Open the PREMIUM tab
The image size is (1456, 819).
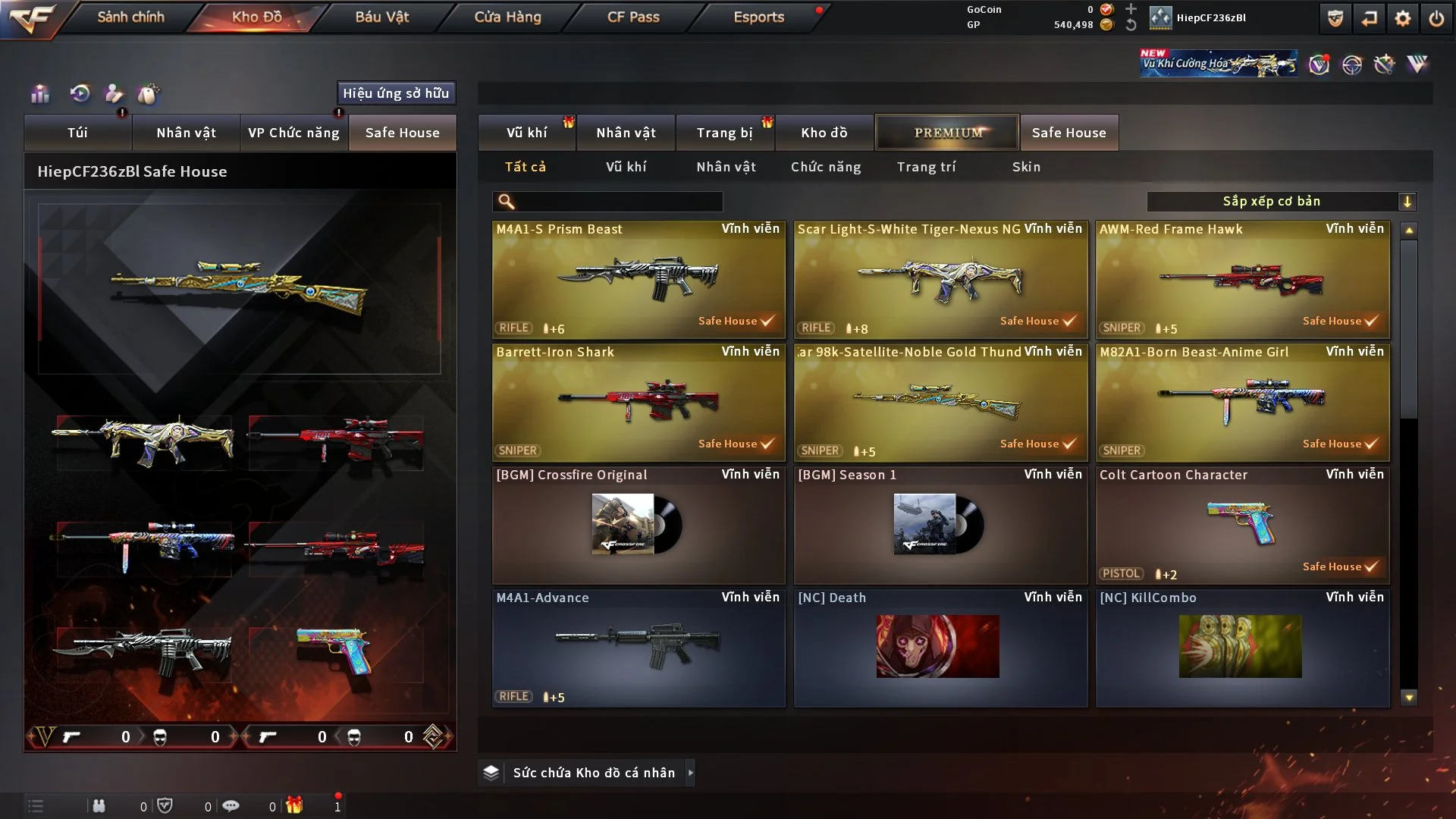pos(947,133)
